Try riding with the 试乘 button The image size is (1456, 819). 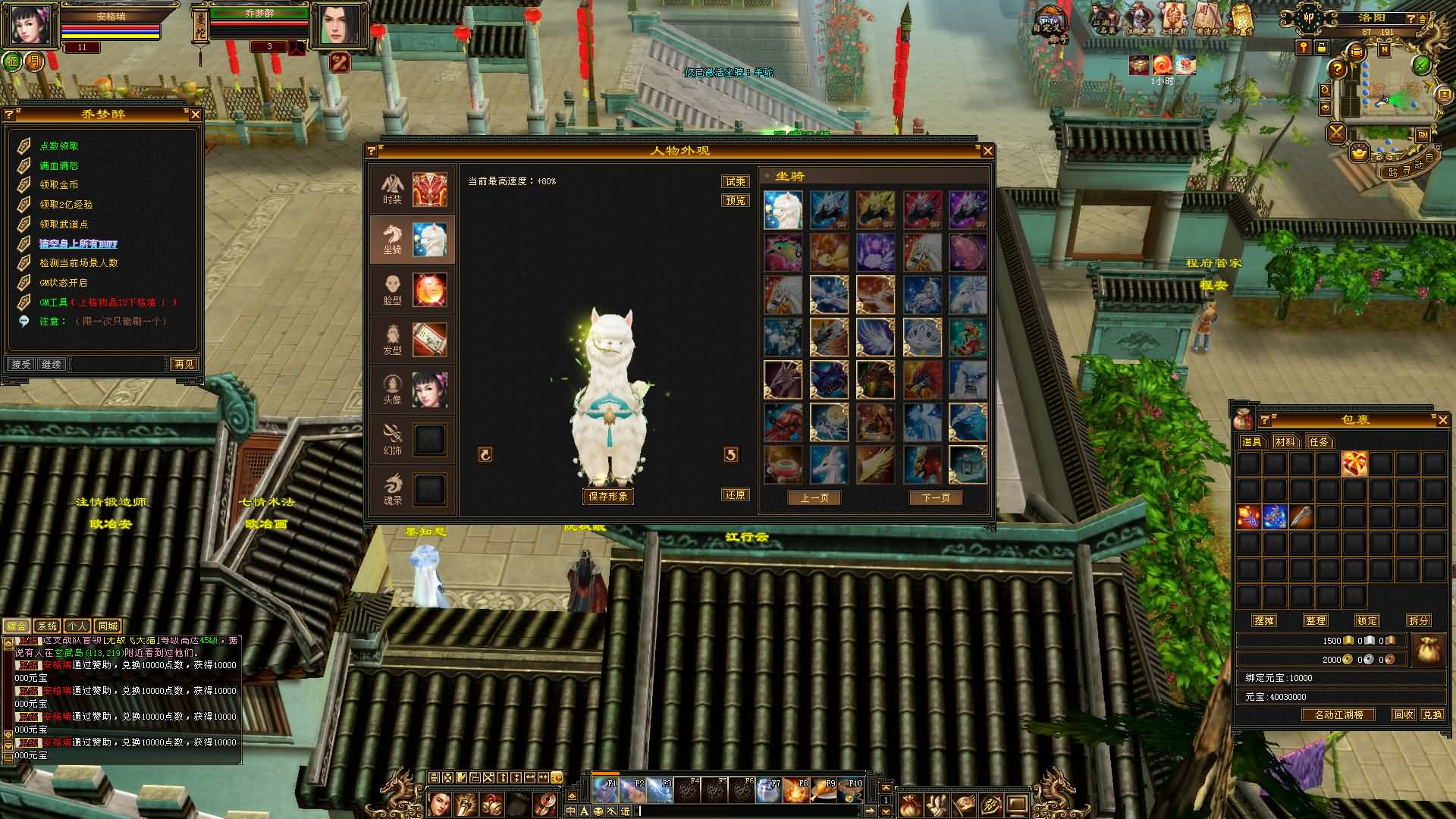coord(735,181)
